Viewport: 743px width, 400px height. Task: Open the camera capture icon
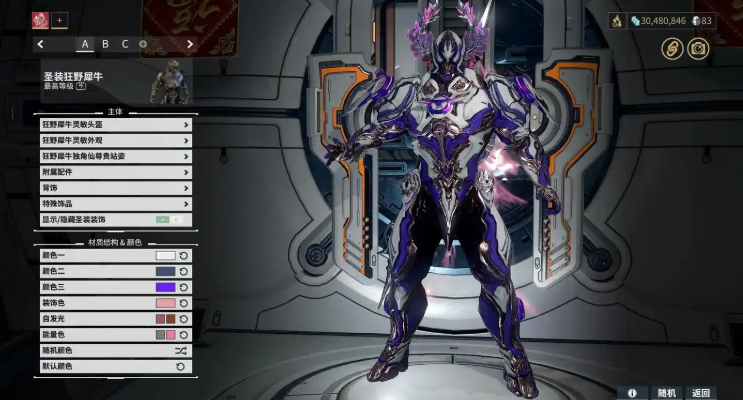pos(698,49)
